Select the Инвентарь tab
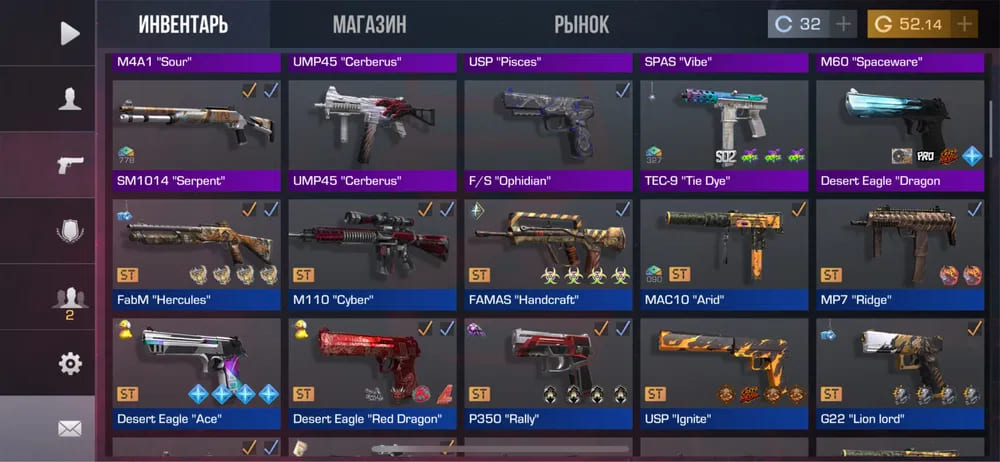Screen dimensions: 1000x462 point(183,24)
